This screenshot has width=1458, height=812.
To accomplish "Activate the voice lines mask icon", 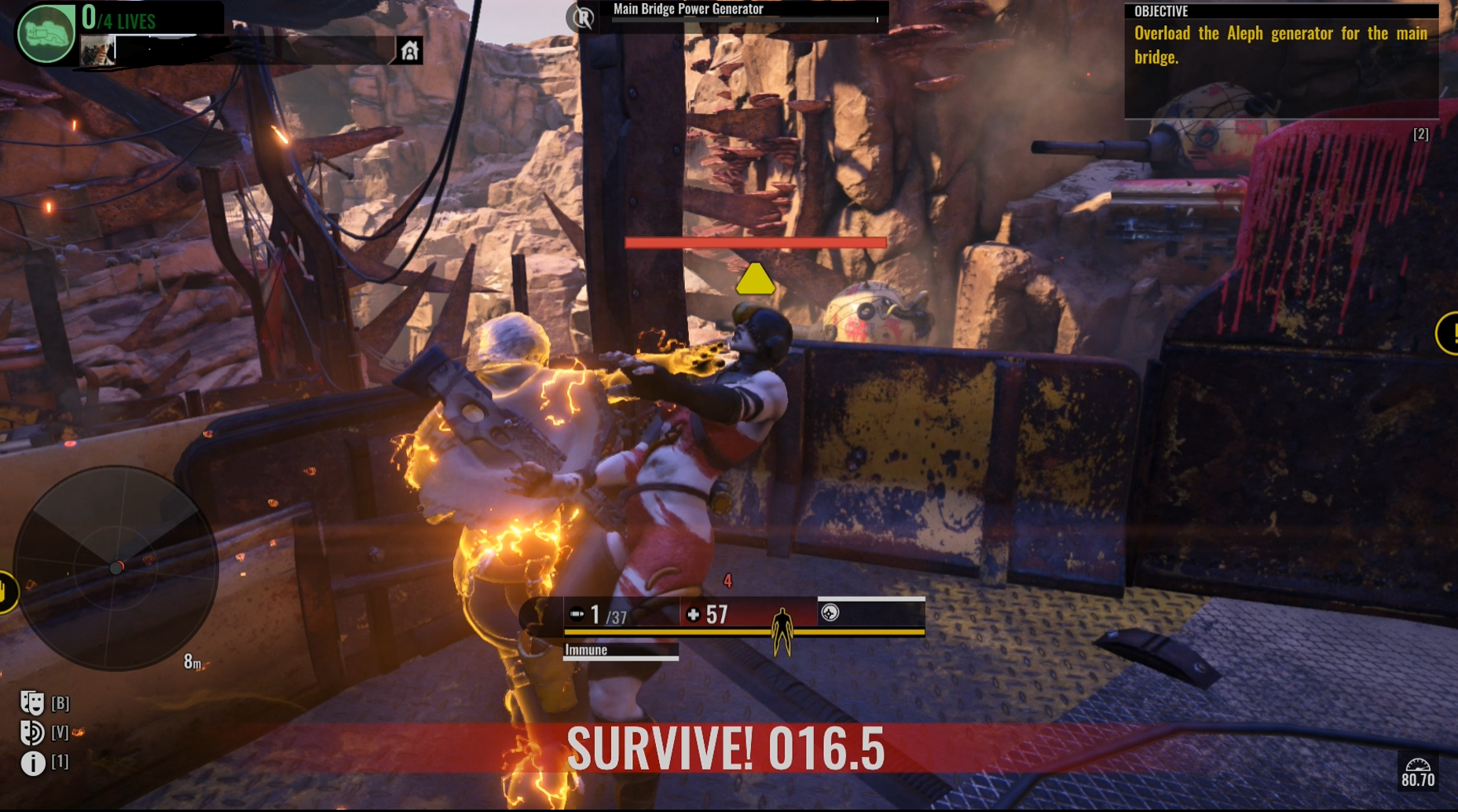I will 32,732.
